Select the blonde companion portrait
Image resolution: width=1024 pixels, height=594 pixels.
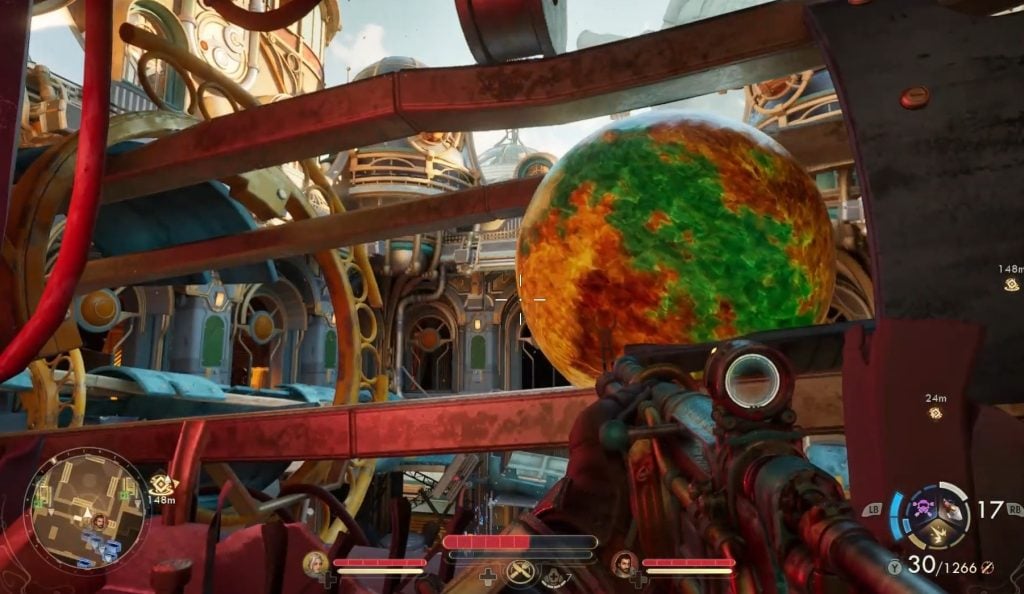pos(316,564)
